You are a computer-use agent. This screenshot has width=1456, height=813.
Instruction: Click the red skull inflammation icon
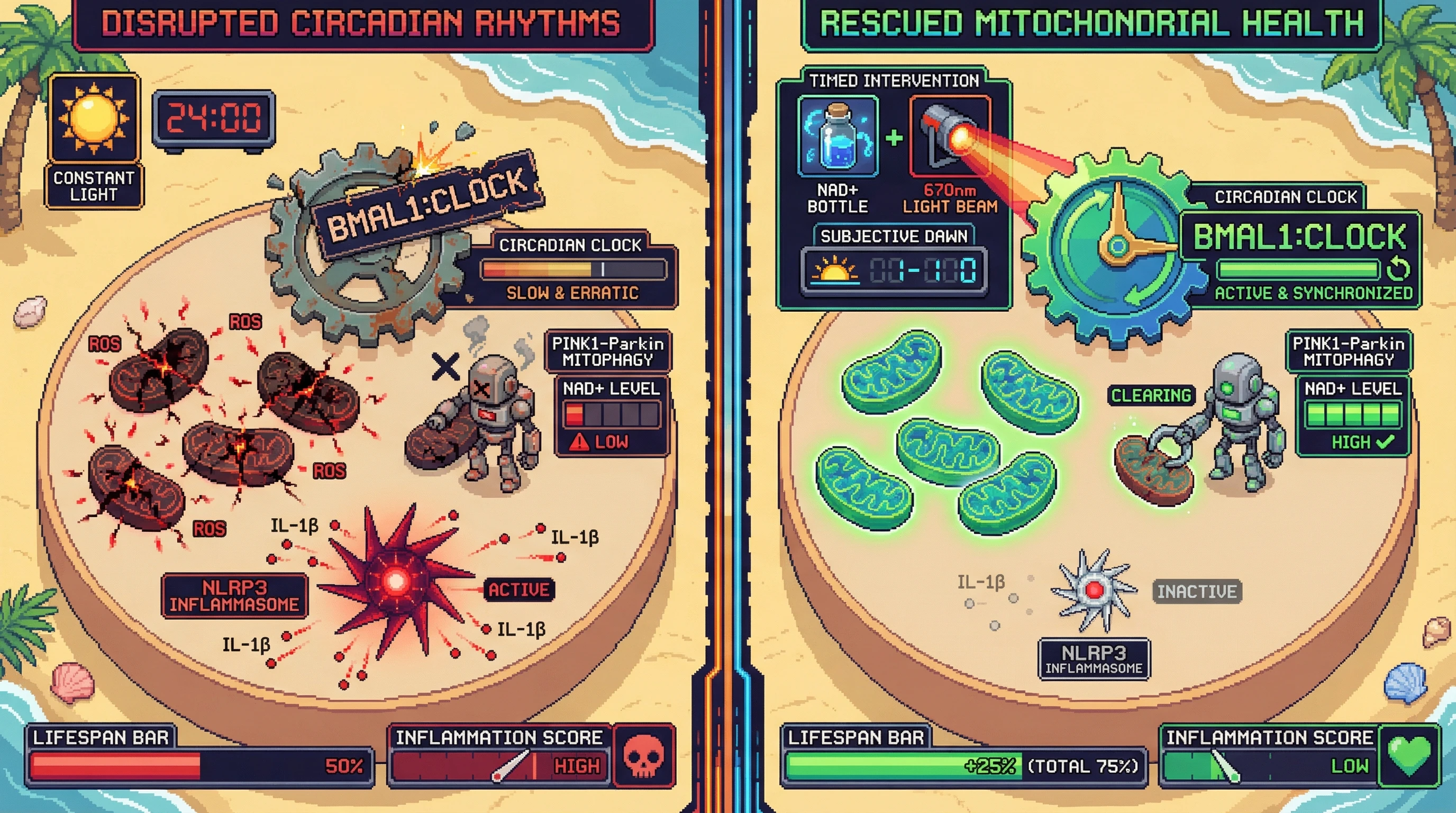coord(644,756)
